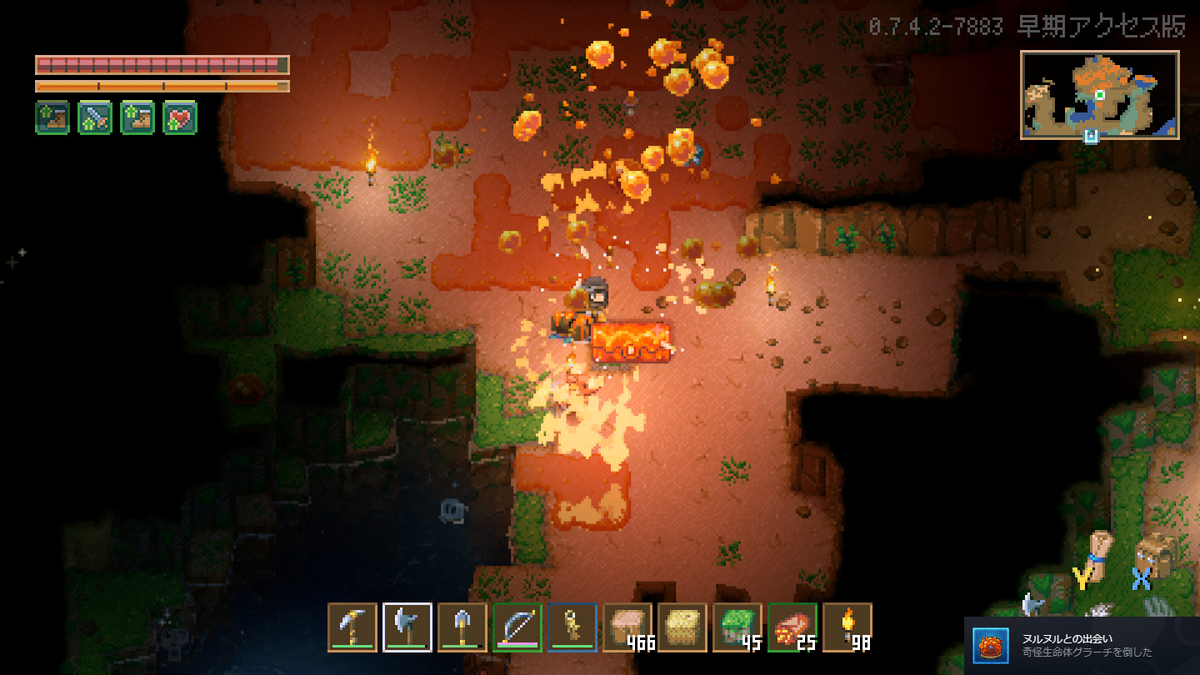Image resolution: width=1200 pixels, height=675 pixels.
Task: Select the yellow hay block slot
Action: pos(682,627)
